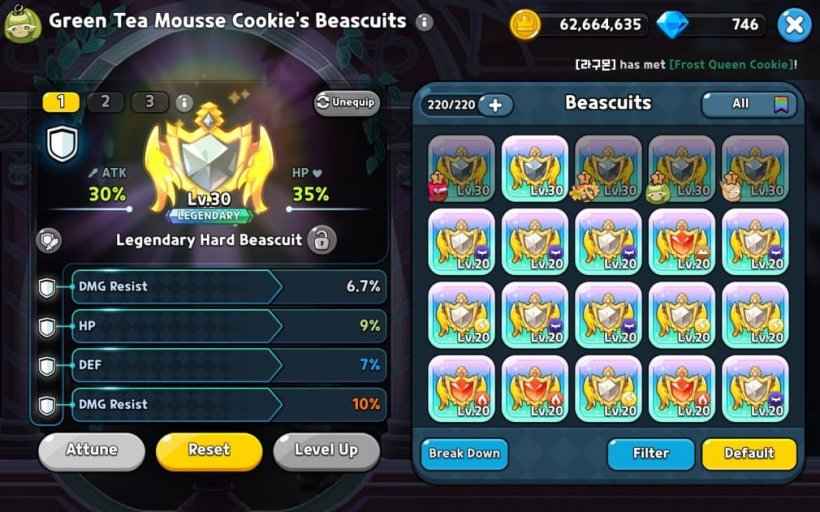The width and height of the screenshot is (820, 512).
Task: Select the first DMG Resist 6.7% row
Action: click(227, 287)
